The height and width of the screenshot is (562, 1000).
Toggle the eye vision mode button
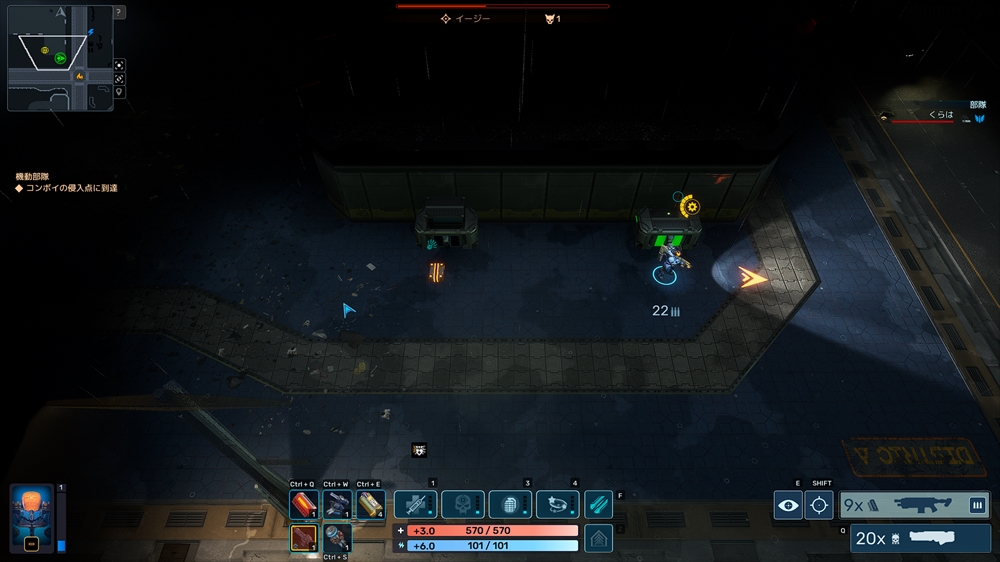click(789, 506)
